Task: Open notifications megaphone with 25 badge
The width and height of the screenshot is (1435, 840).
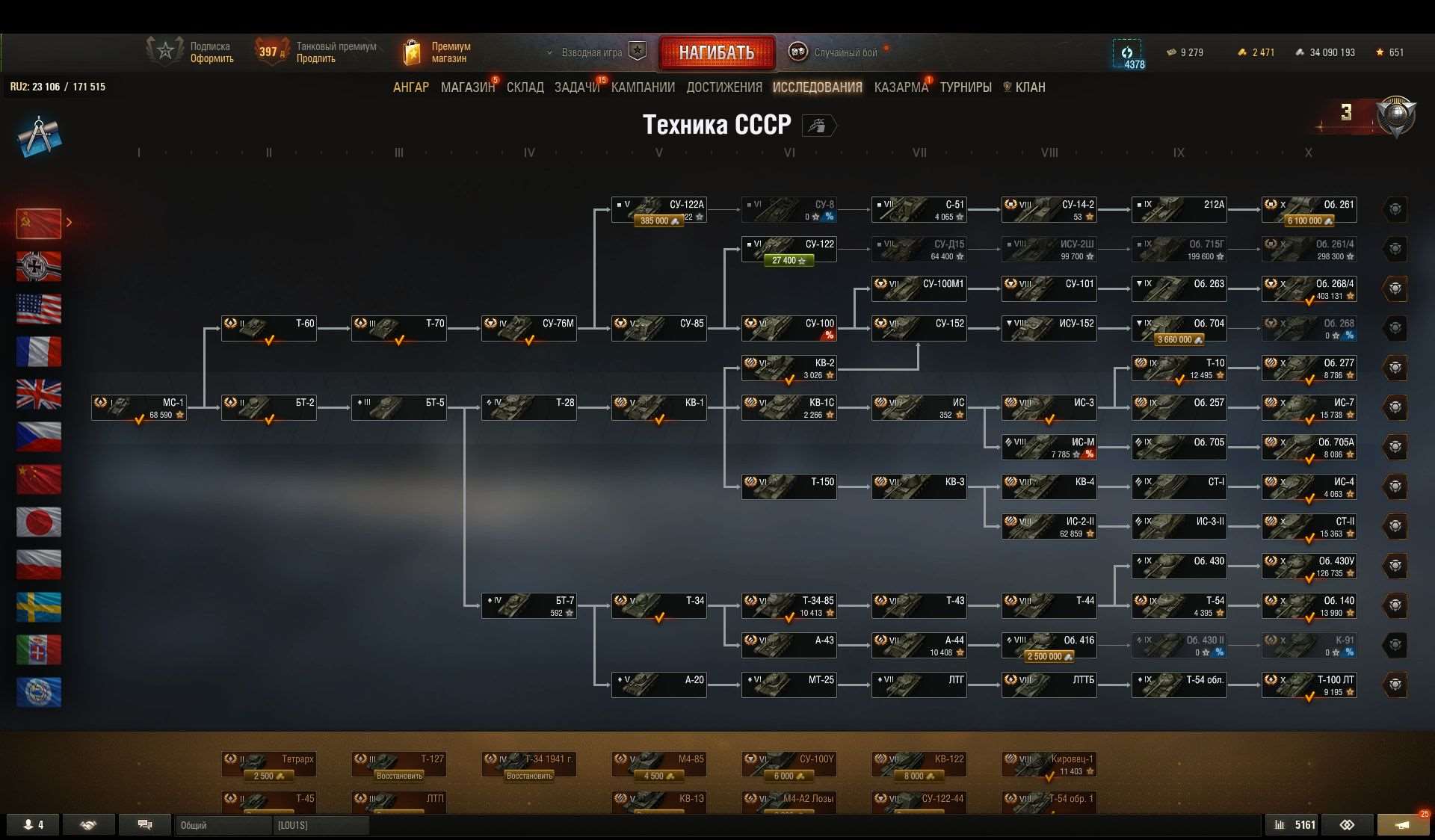Action: (1404, 824)
